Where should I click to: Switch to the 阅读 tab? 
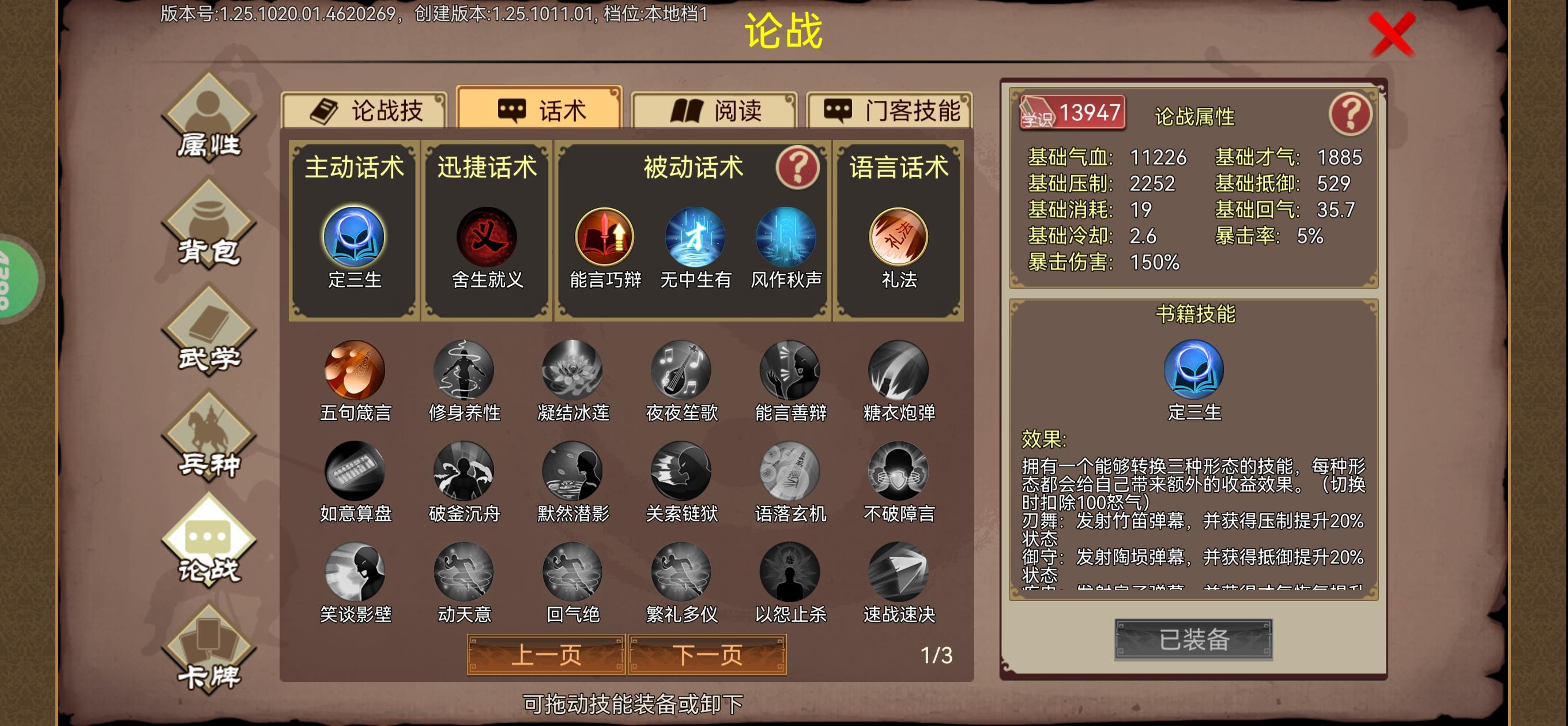click(719, 111)
